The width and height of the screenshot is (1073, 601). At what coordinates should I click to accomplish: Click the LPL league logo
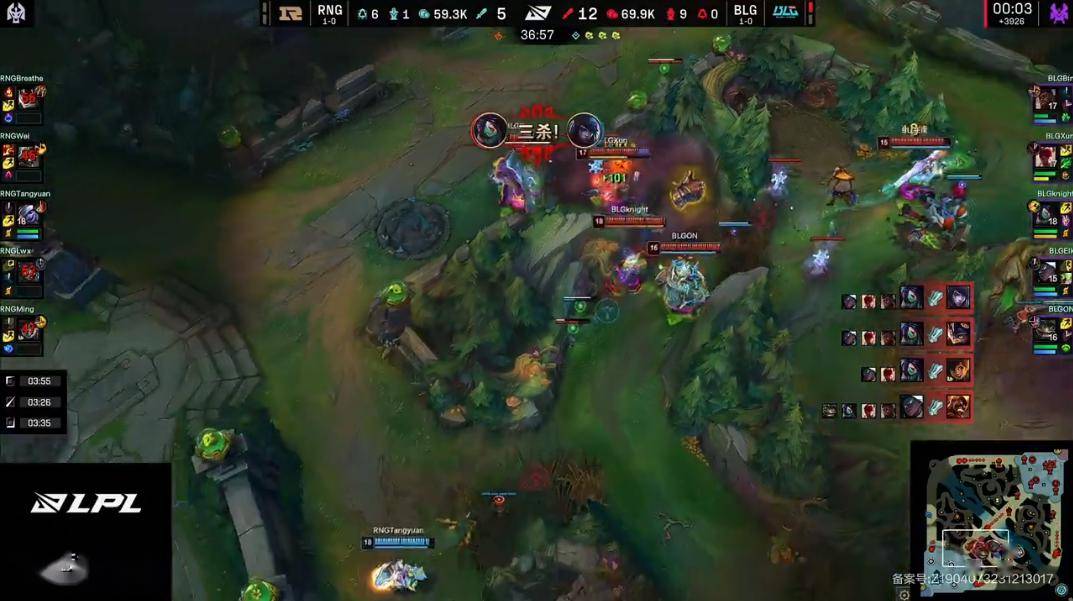(x=85, y=503)
